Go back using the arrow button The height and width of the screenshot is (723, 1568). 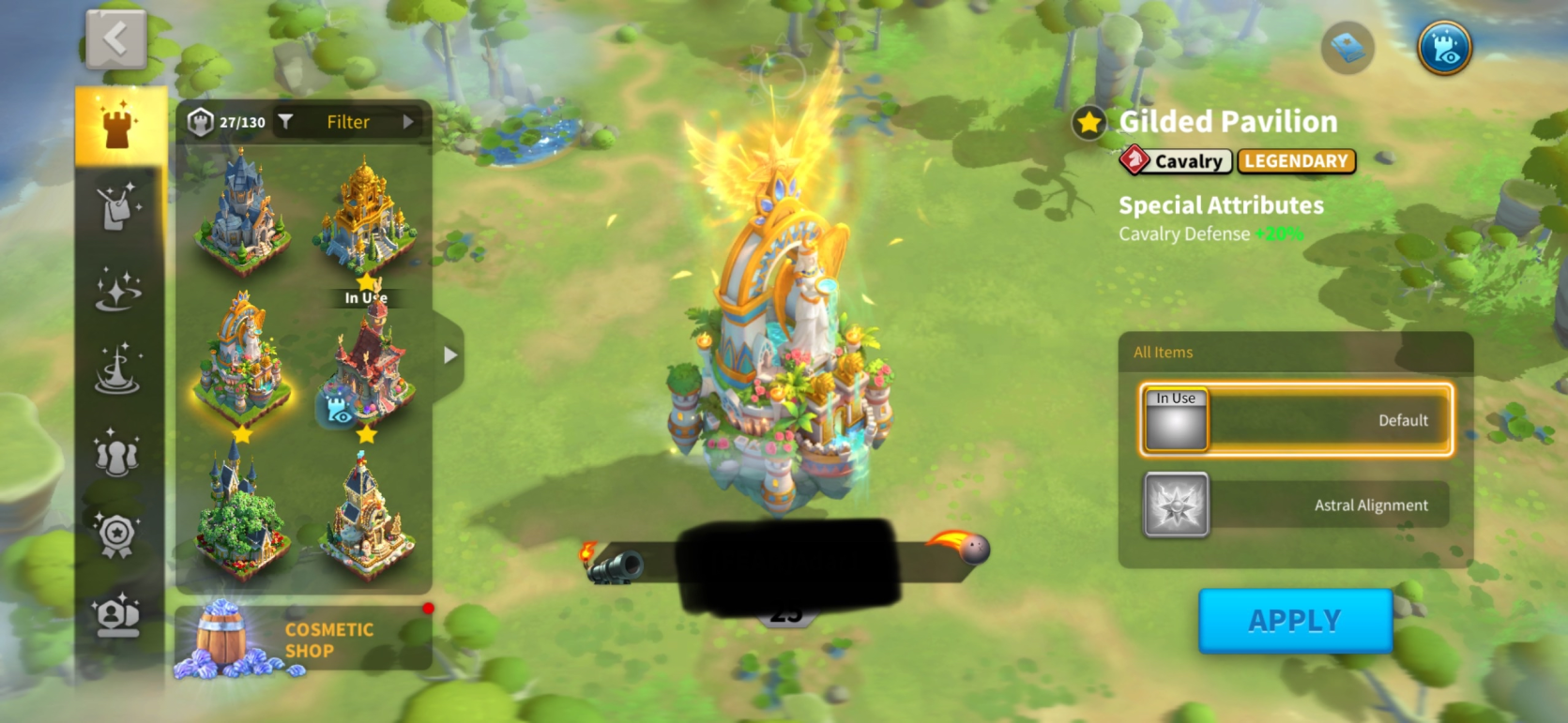click(x=115, y=39)
